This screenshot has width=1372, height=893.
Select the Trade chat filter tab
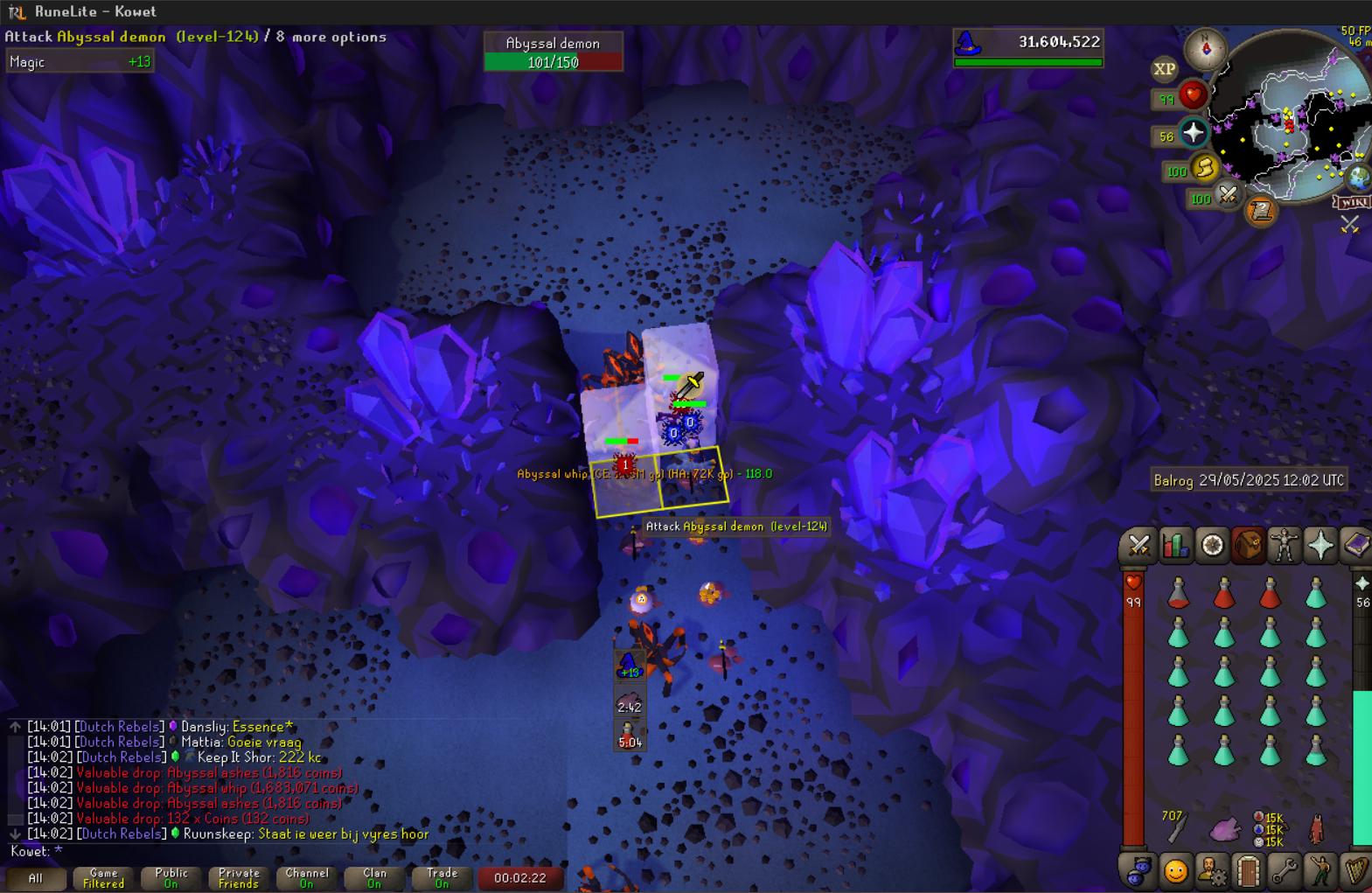pos(442,878)
